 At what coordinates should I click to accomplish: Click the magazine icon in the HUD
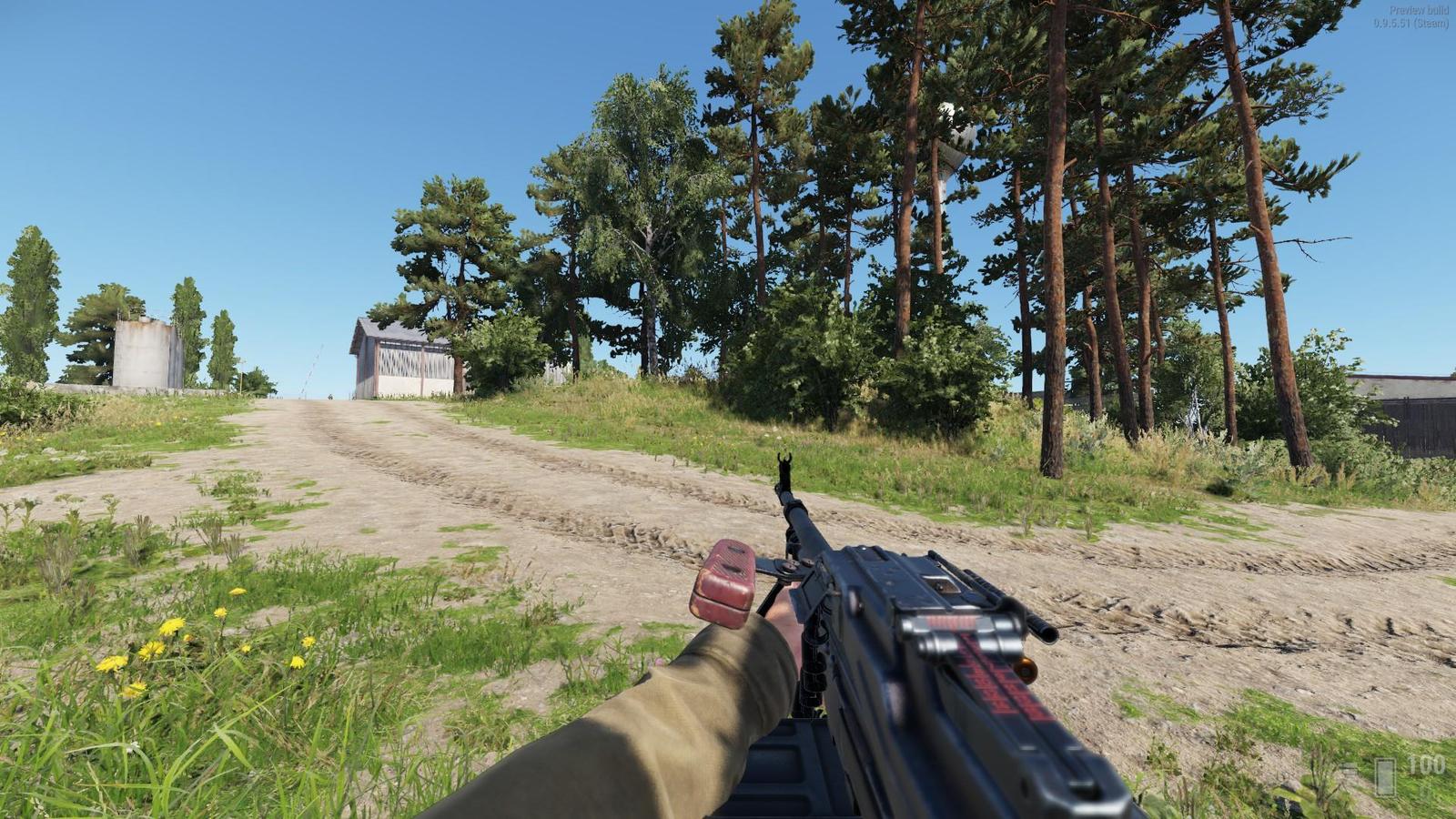pos(1385,778)
